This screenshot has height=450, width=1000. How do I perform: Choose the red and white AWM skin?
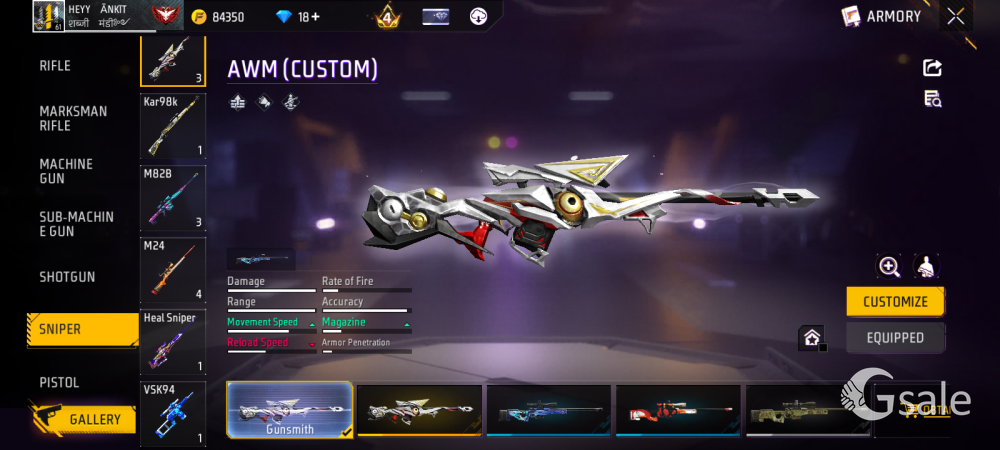click(679, 410)
